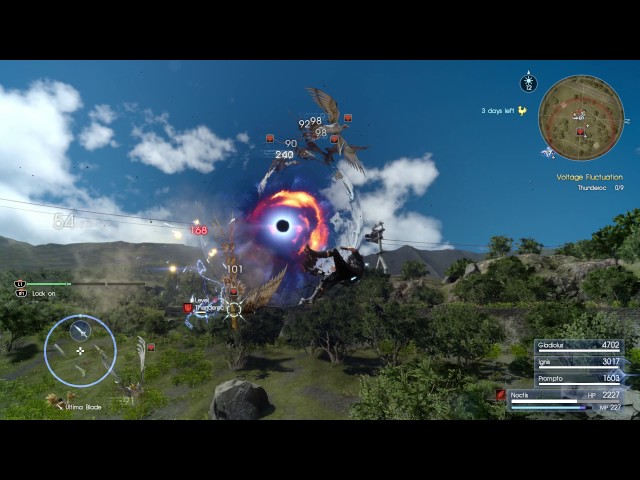Image resolution: width=640 pixels, height=480 pixels.
Task: Choose the left weapon slot in the wheel
Action: [x=59, y=351]
